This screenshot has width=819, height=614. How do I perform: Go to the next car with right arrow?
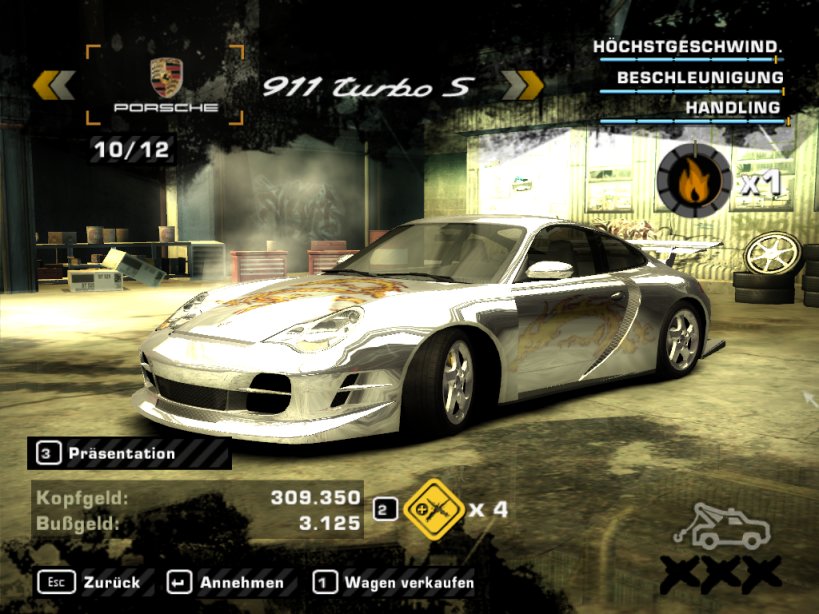[x=521, y=86]
